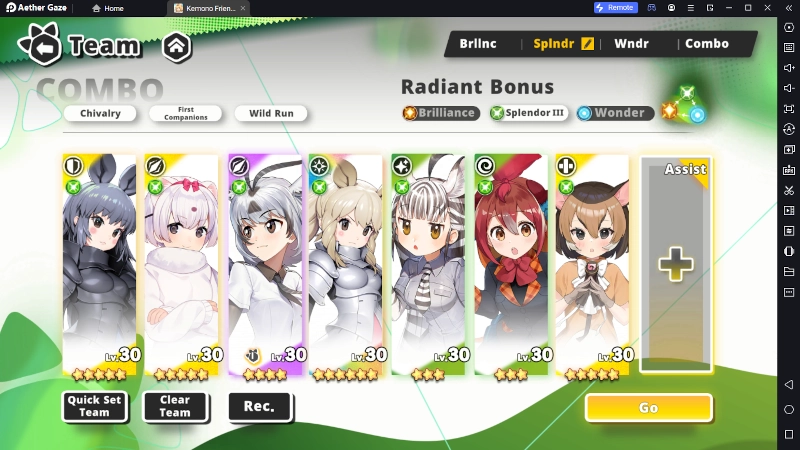
Task: Open the Wndr team tab
Action: [631, 44]
